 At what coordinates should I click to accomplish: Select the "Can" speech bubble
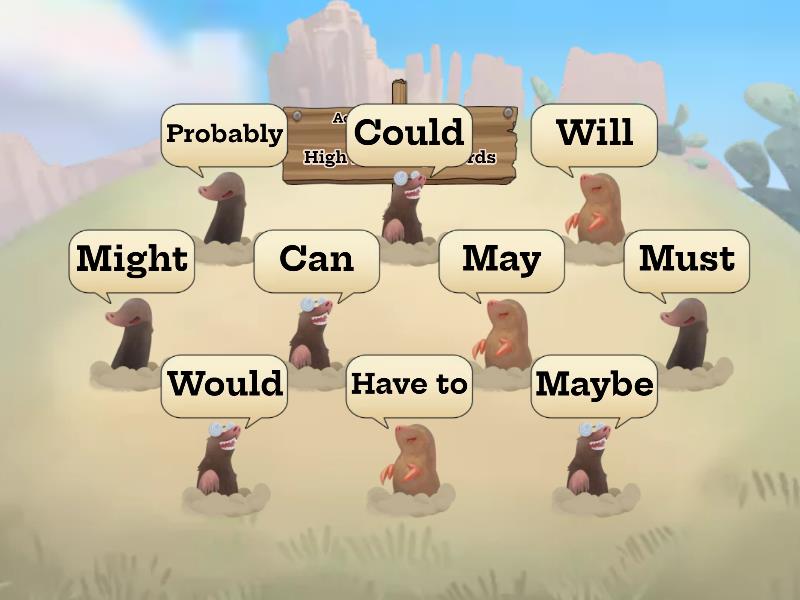[x=316, y=260]
